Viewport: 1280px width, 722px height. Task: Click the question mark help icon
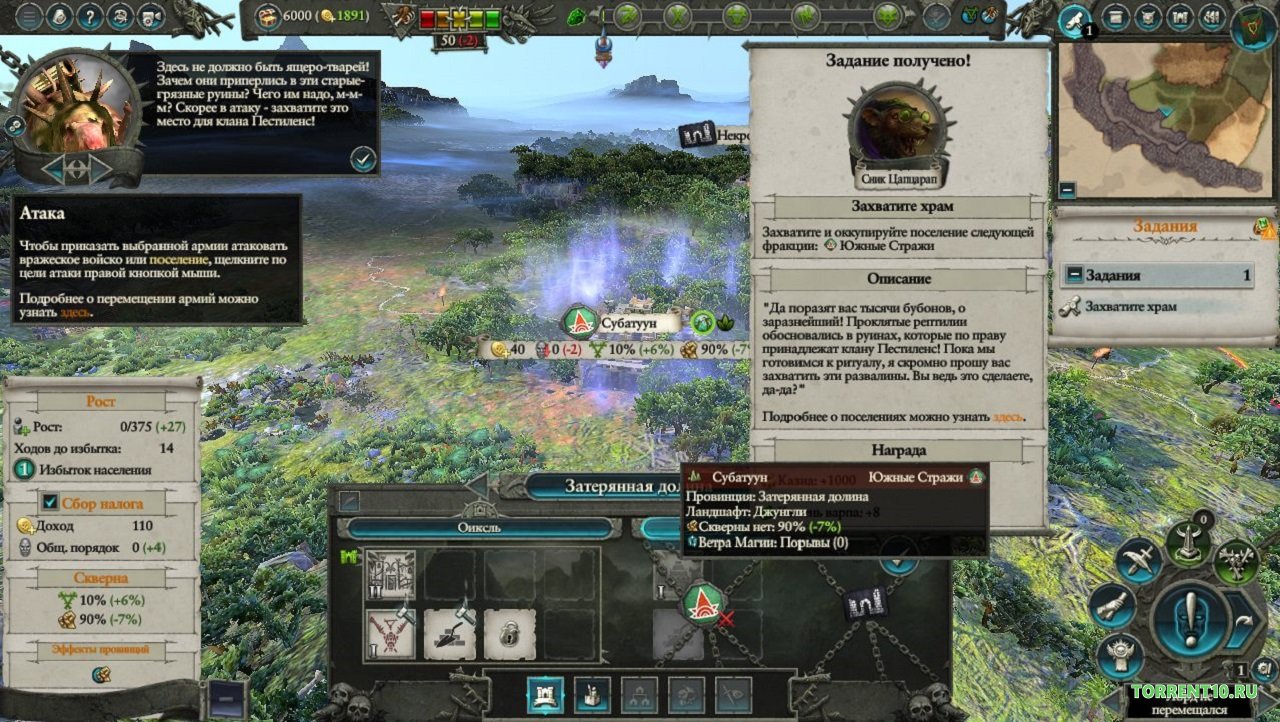pos(91,16)
